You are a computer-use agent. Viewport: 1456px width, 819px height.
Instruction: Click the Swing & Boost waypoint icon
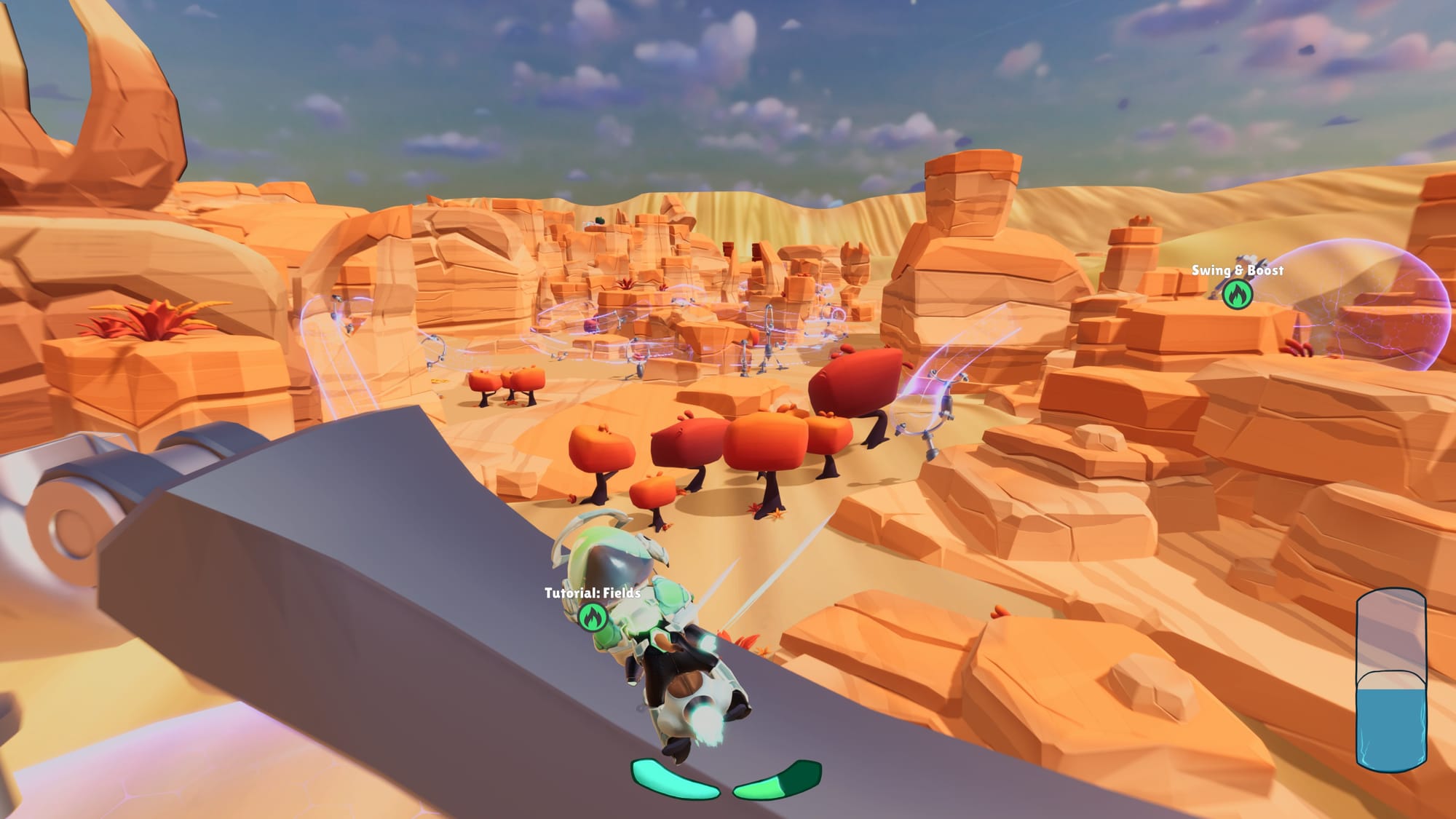pyautogui.click(x=1237, y=294)
